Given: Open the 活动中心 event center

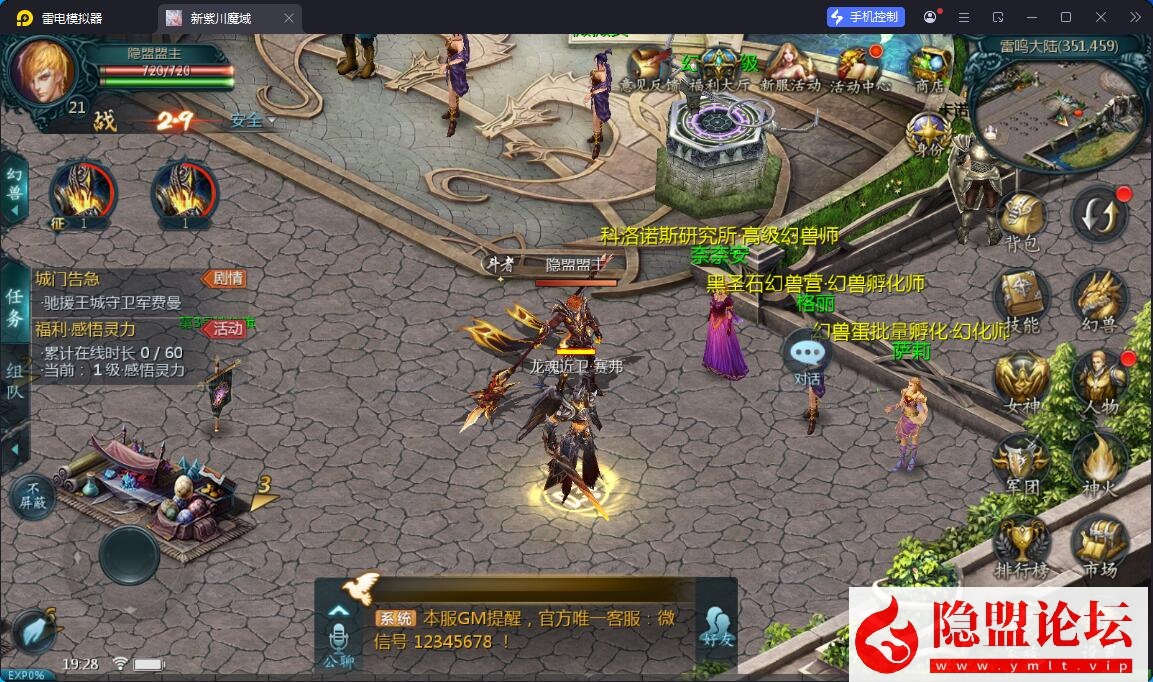Looking at the screenshot, I should (859, 68).
